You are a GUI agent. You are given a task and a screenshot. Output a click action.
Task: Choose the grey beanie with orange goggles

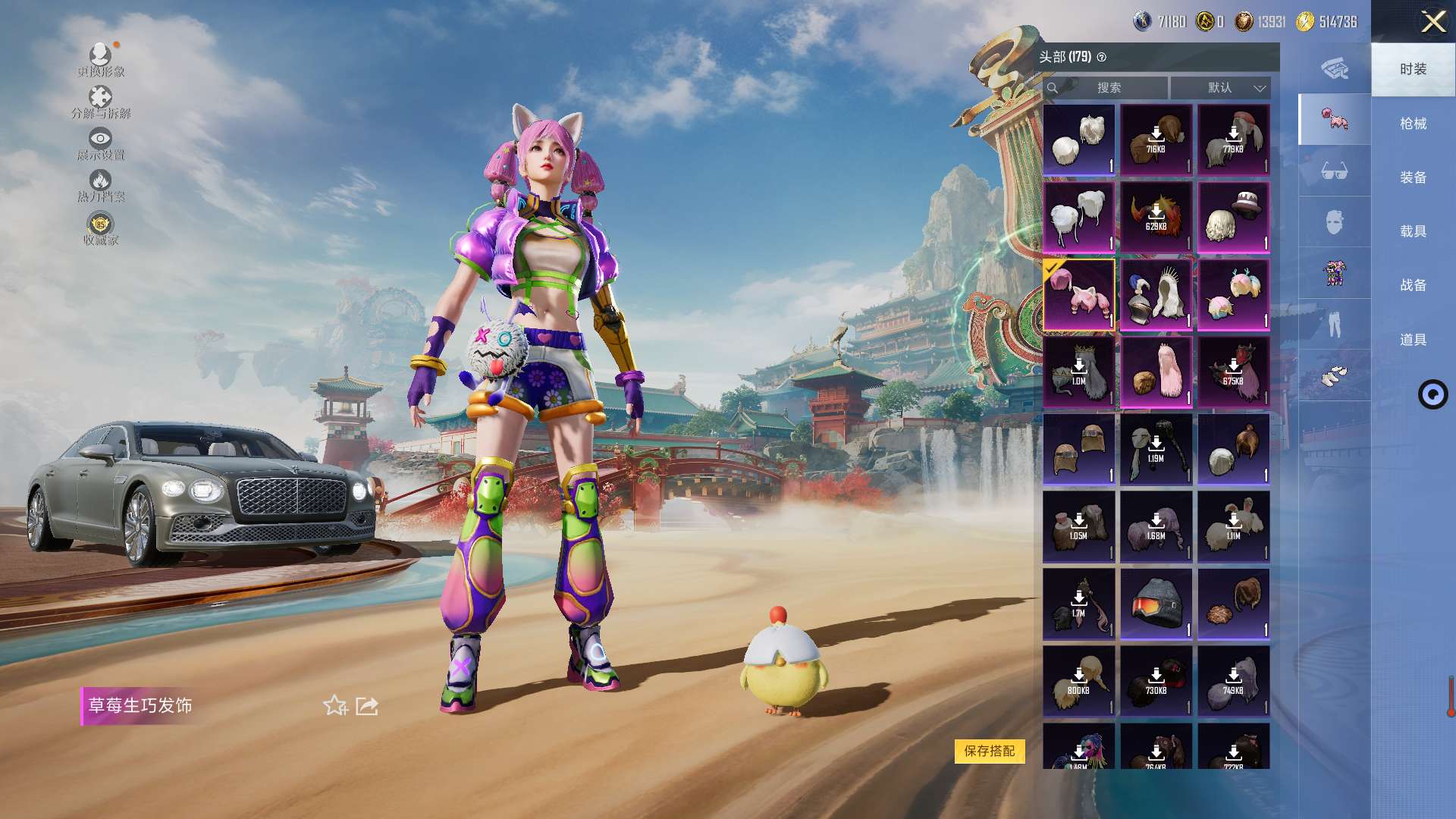[1156, 604]
